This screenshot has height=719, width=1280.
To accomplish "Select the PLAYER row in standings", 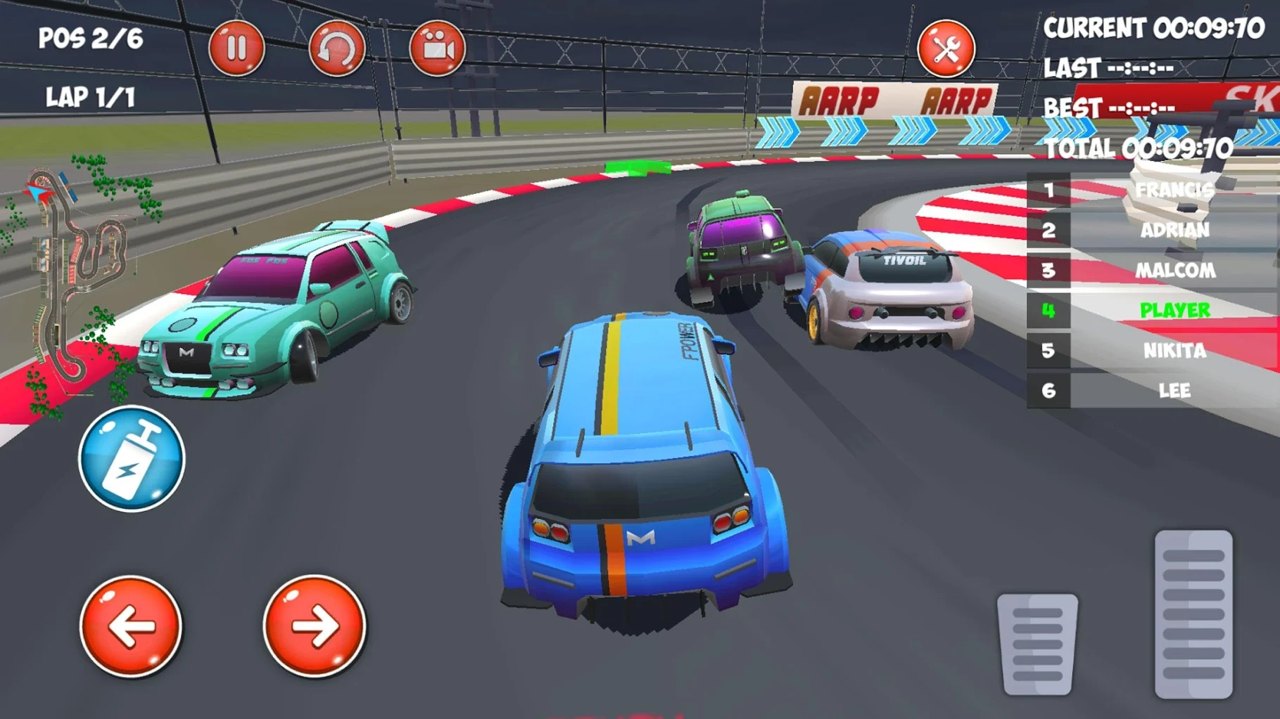I will pos(1152,310).
